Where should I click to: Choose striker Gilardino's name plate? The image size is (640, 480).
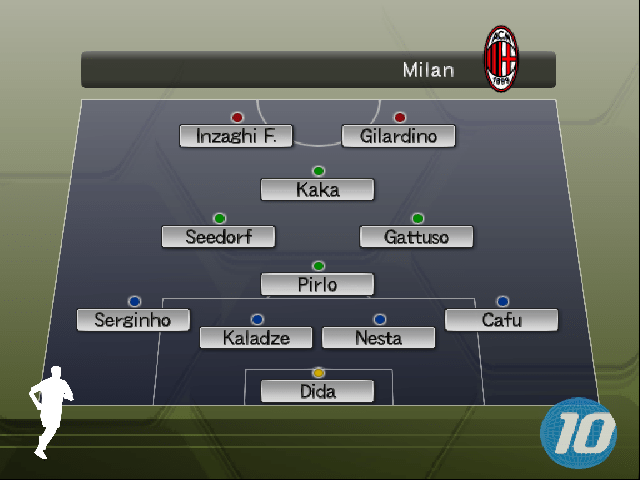click(x=398, y=136)
